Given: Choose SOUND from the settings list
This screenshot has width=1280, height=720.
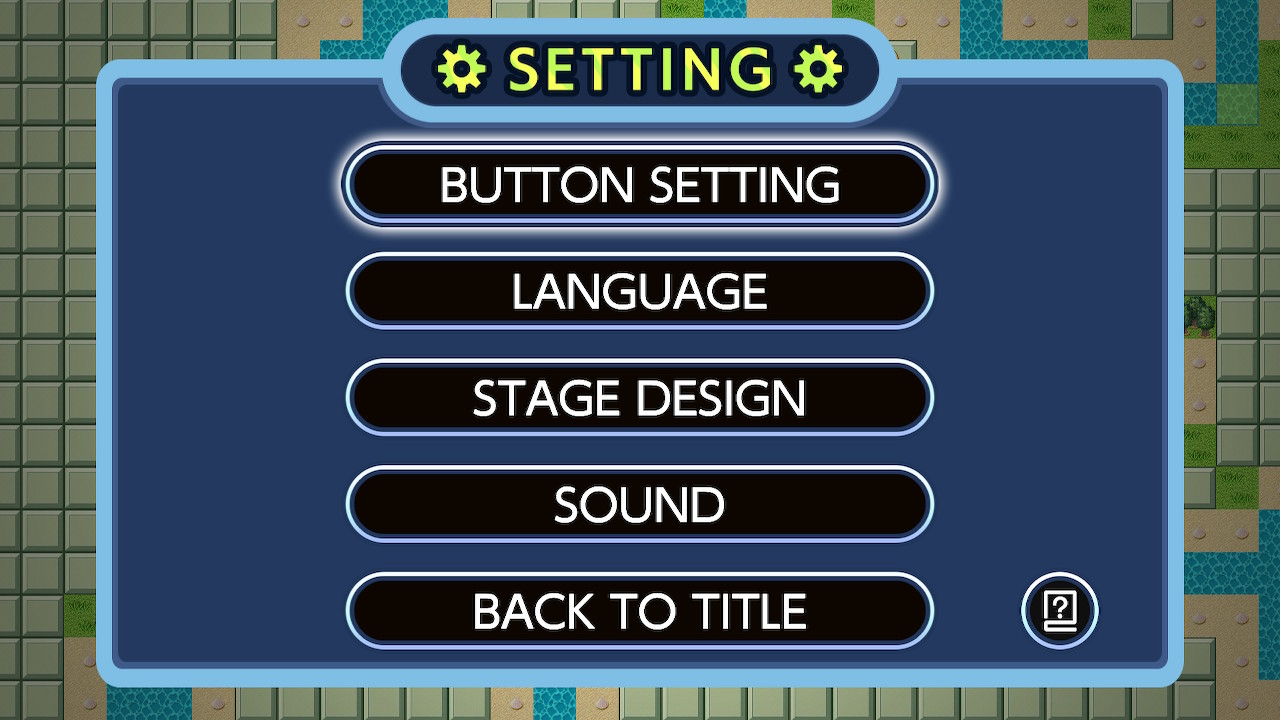Looking at the screenshot, I should click(640, 504).
